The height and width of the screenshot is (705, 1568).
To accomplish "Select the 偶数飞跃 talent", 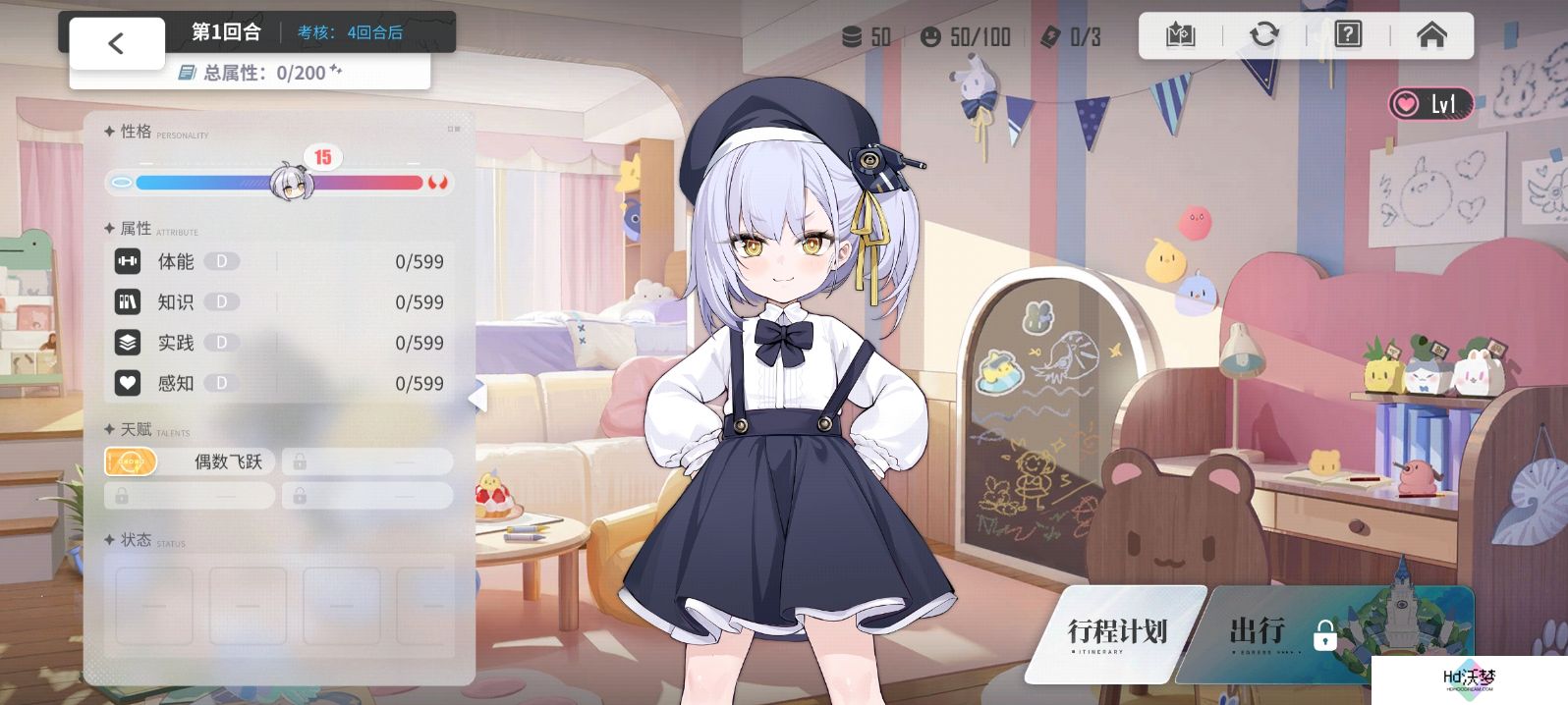I will point(190,461).
